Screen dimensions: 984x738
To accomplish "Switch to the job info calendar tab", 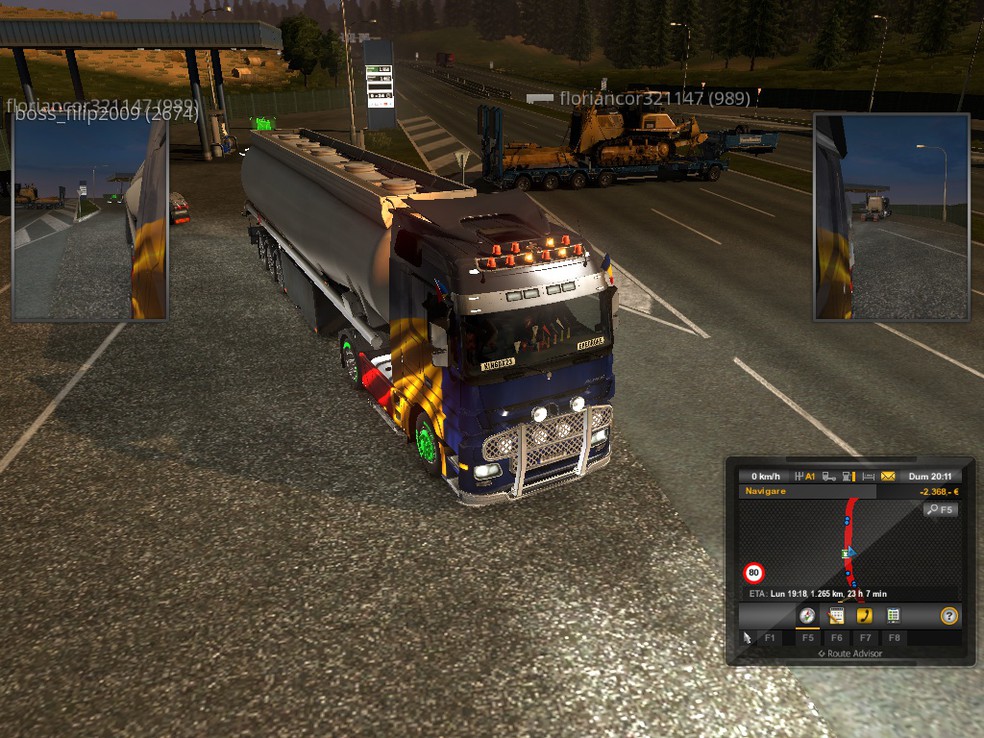I will [836, 616].
